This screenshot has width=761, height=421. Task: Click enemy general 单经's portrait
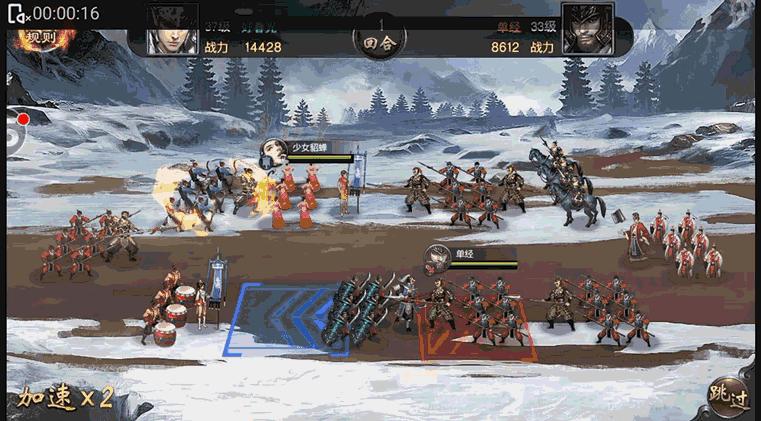tap(587, 30)
